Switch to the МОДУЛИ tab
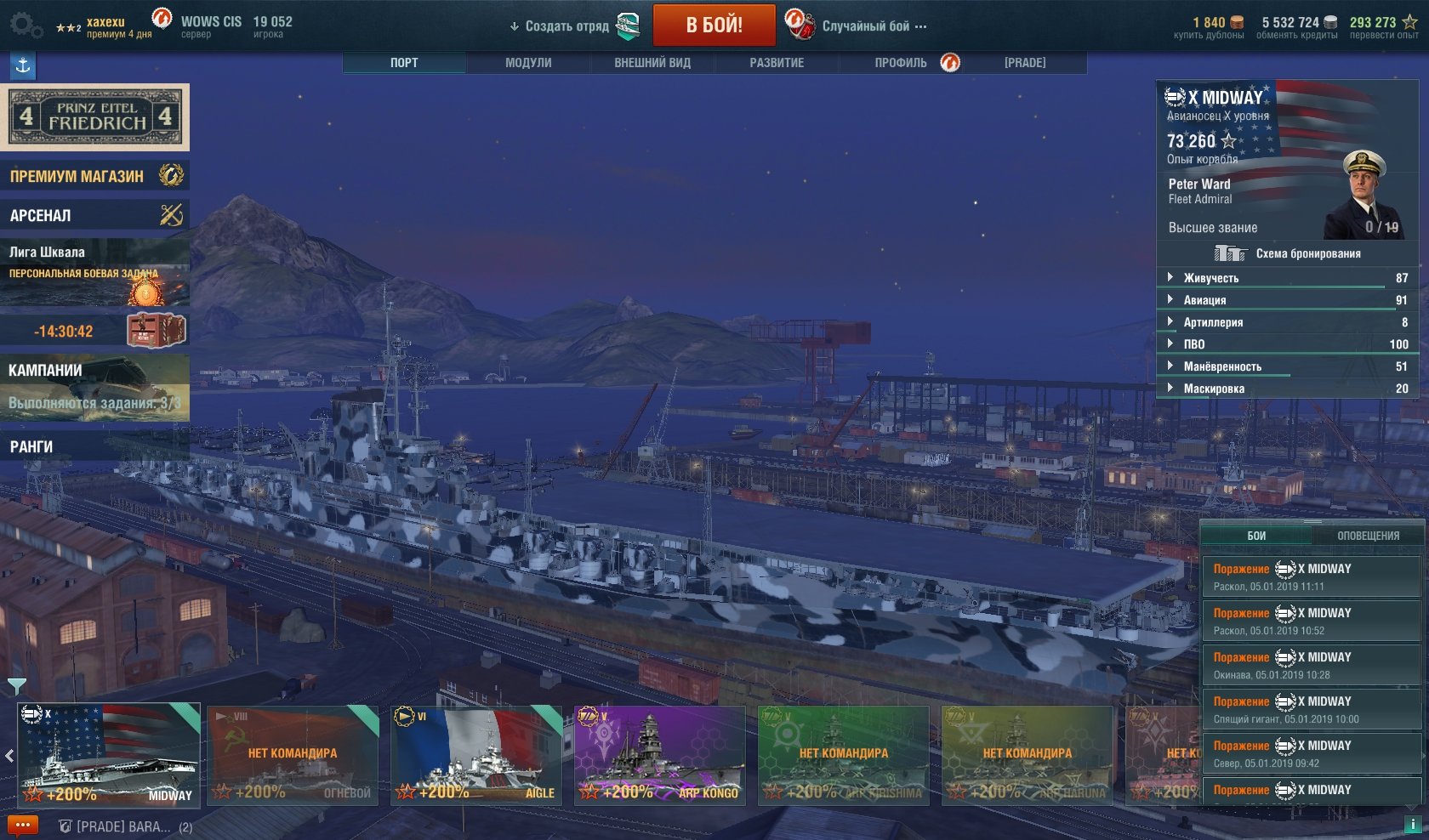Screen dimensions: 1429x840 pos(528,63)
